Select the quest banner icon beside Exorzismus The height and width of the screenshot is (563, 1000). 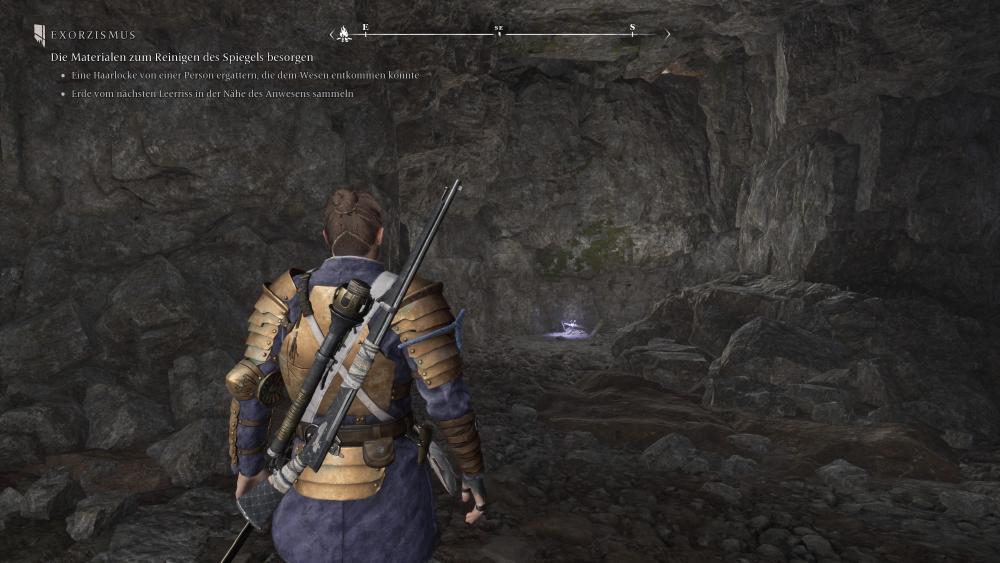[x=39, y=36]
